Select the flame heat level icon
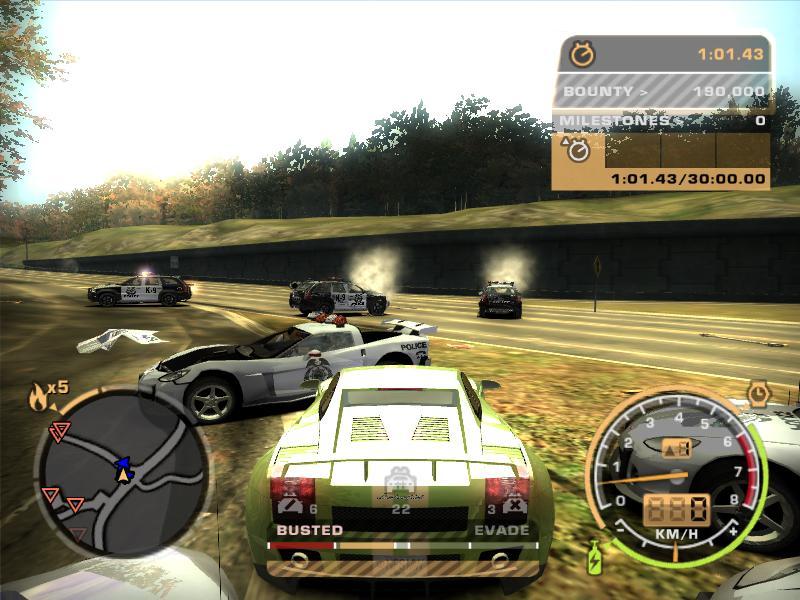 [x=39, y=399]
